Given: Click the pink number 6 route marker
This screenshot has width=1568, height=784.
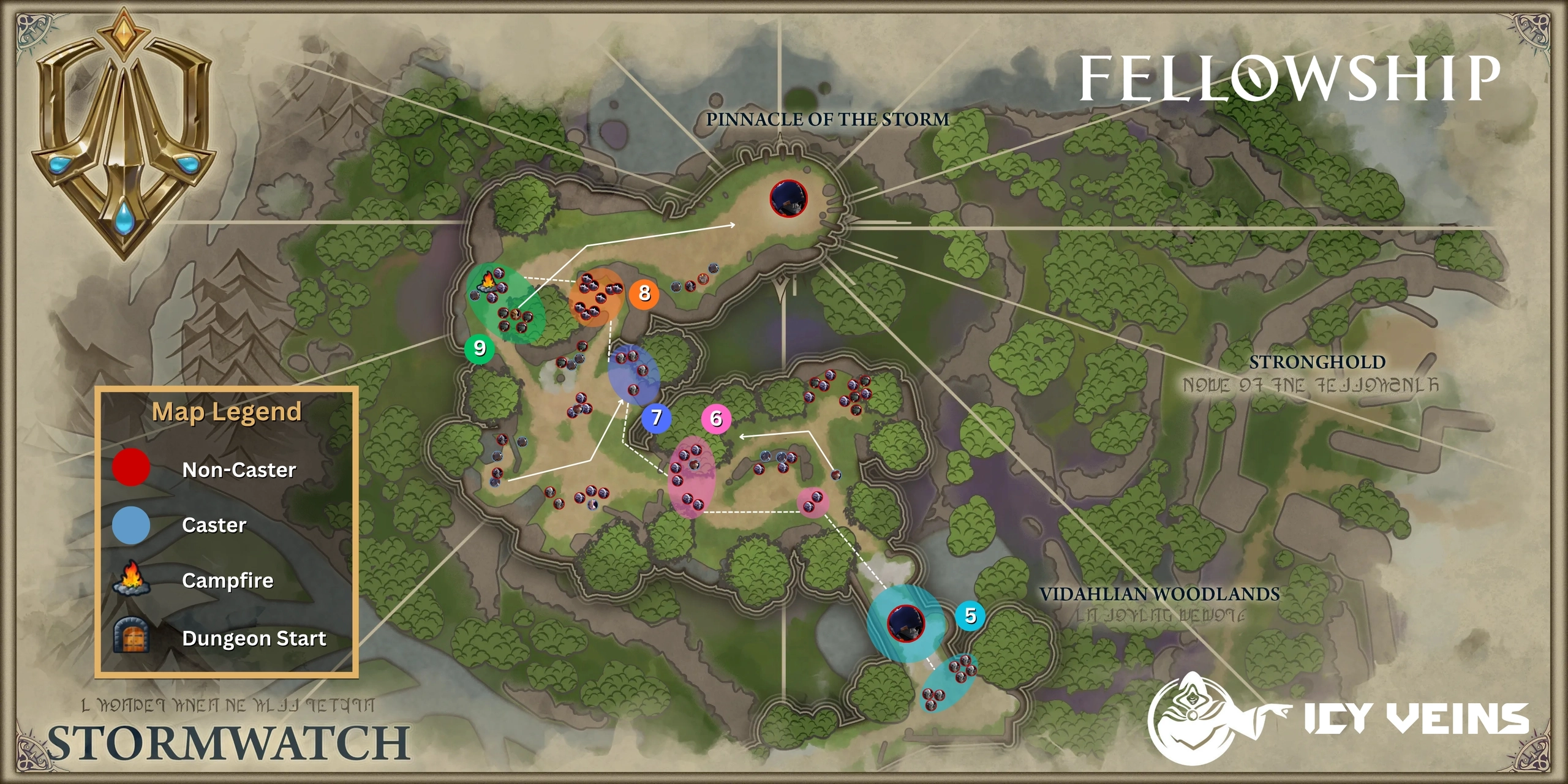Looking at the screenshot, I should point(716,419).
